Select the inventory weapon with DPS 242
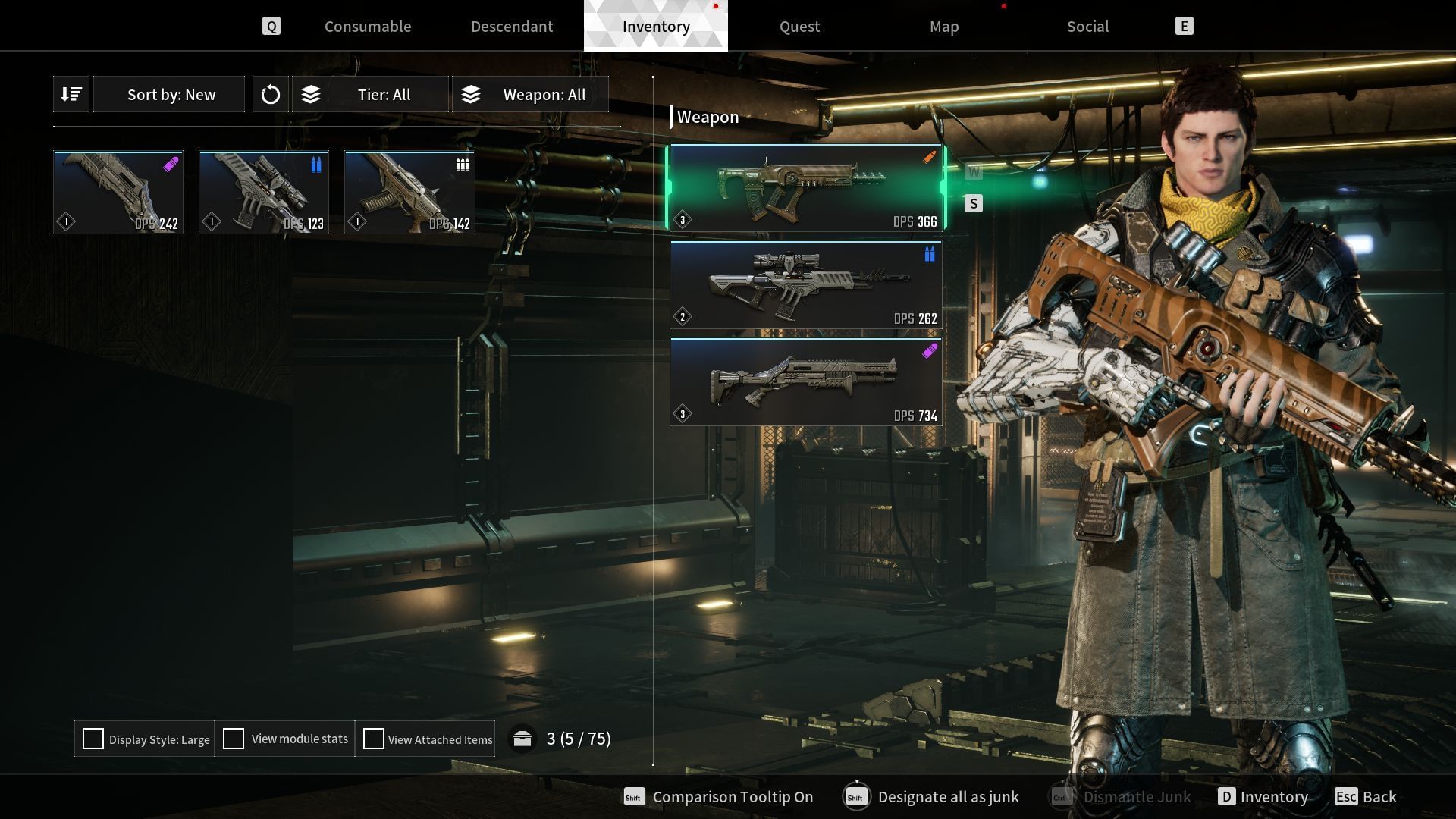The width and height of the screenshot is (1456, 819). tap(118, 192)
